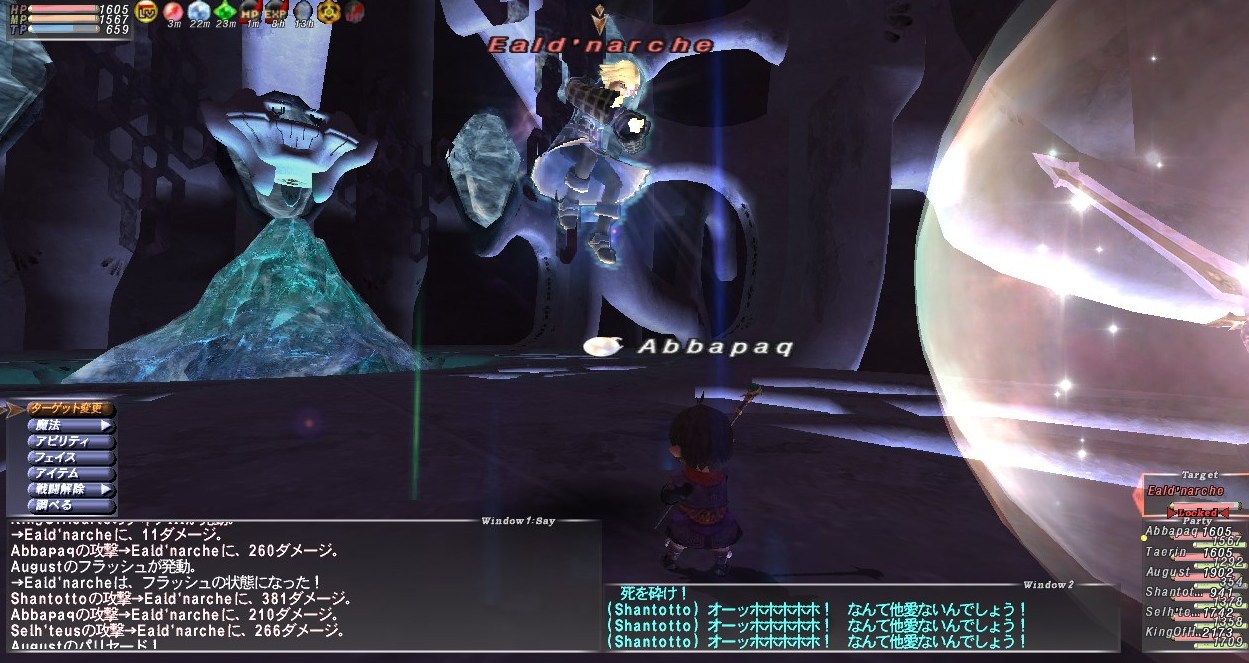This screenshot has width=1249, height=663.
Task: Open the 魔法 magic menu
Action: click(70, 425)
